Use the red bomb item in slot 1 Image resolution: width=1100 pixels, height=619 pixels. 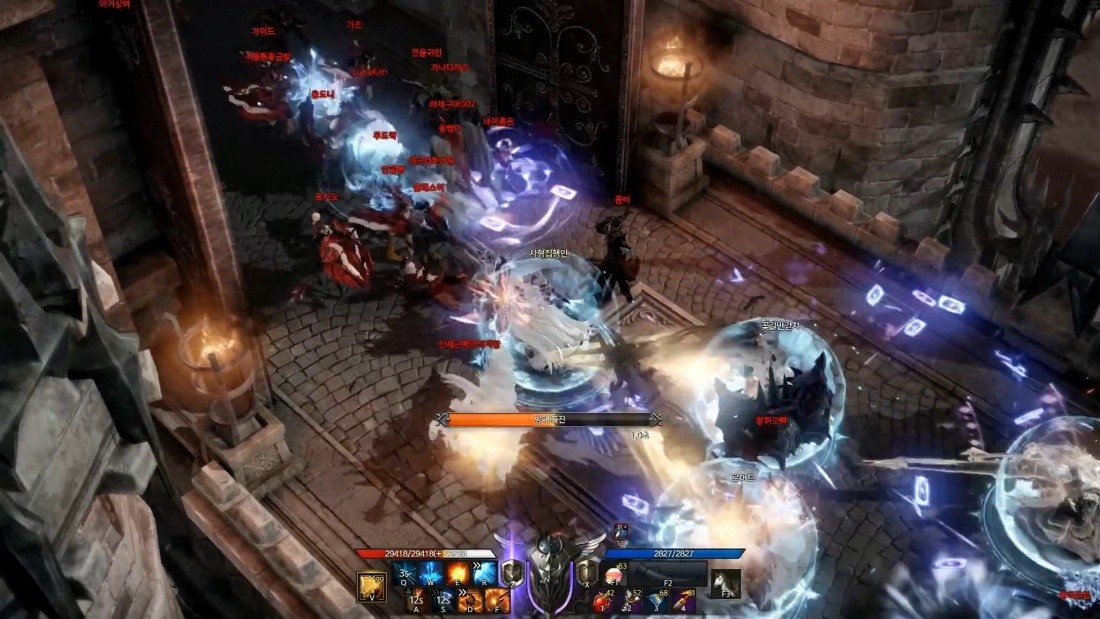(605, 600)
